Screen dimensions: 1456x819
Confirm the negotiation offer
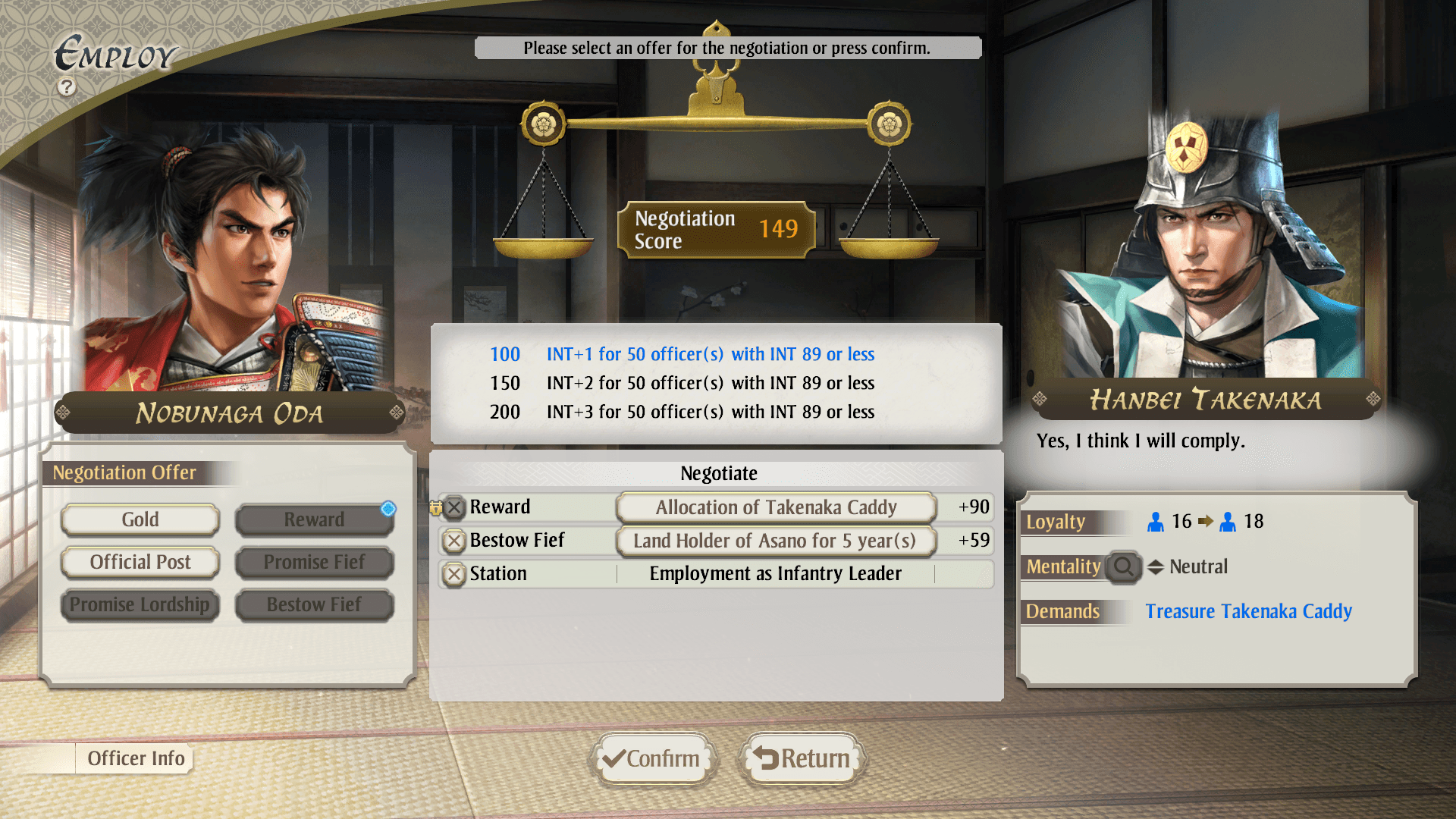[652, 758]
